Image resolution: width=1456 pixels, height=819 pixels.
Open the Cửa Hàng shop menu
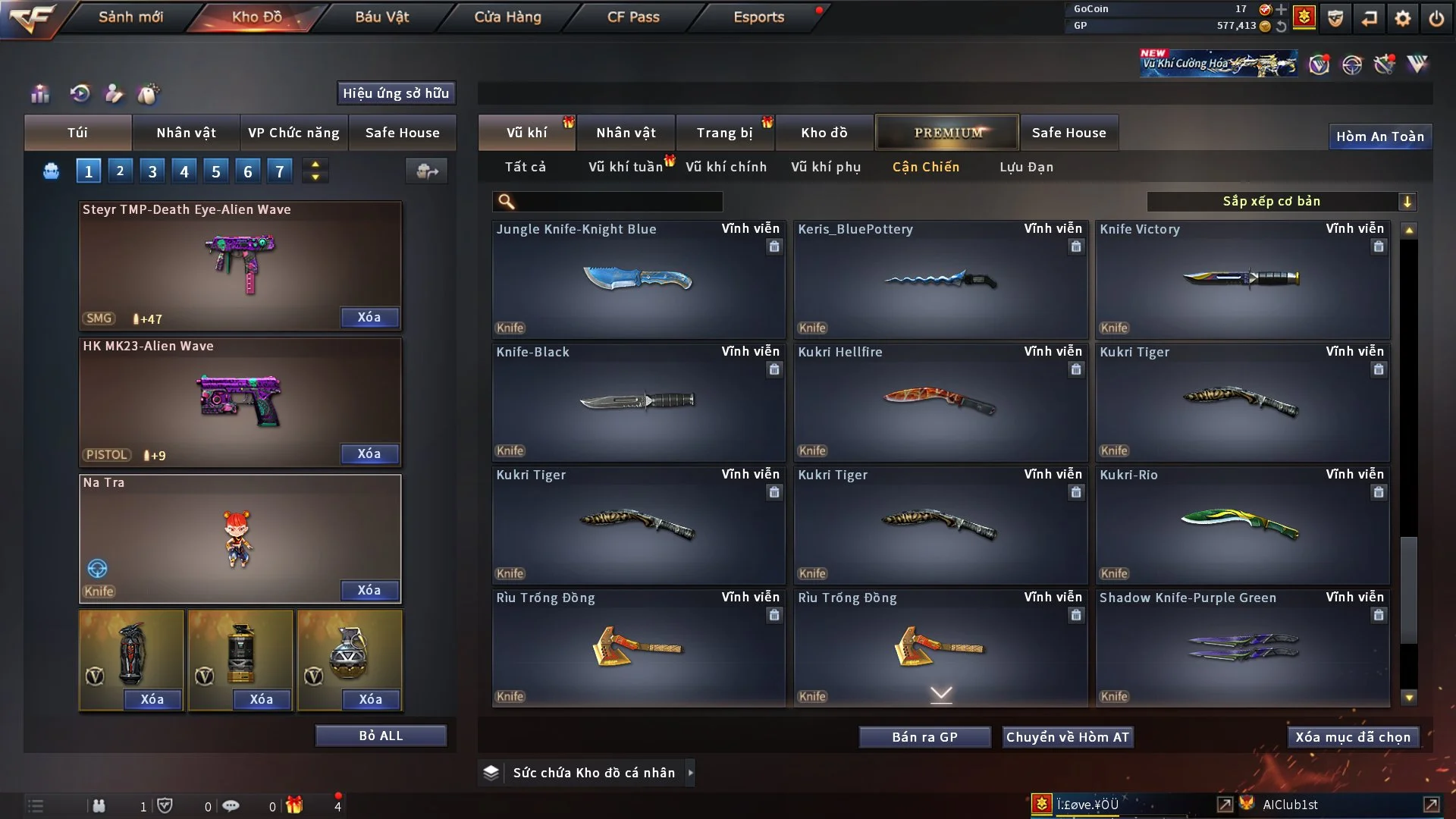(507, 17)
